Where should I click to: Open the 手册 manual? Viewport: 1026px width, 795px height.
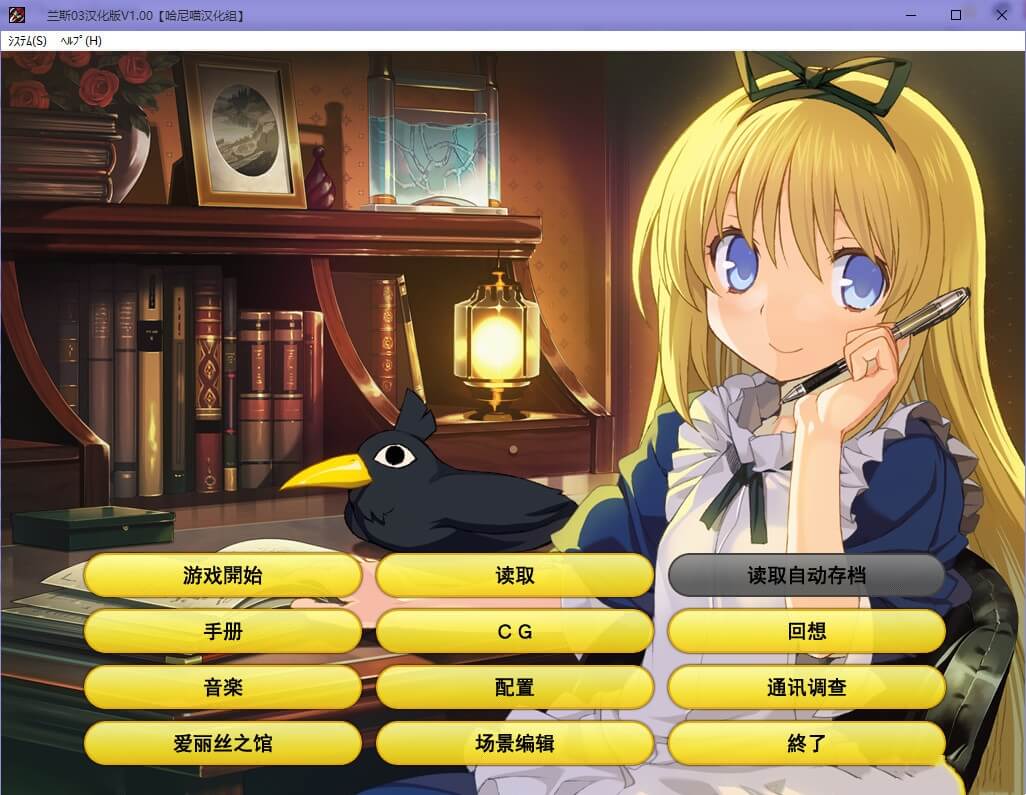(x=222, y=632)
